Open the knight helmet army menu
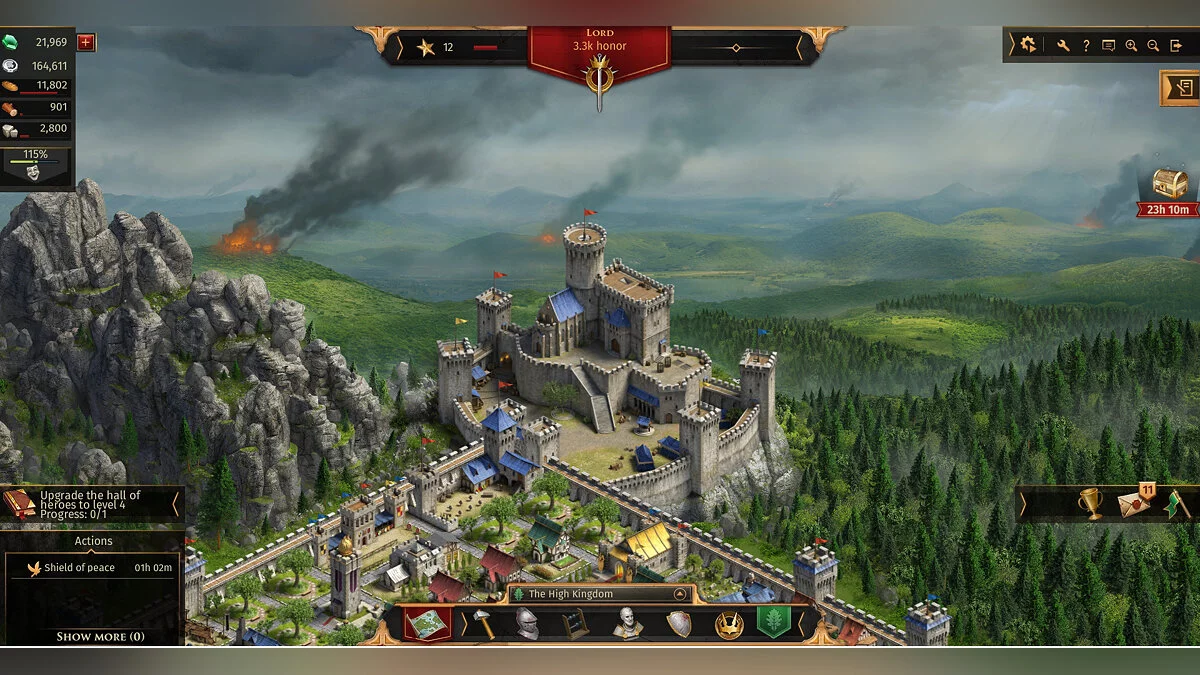Viewport: 1200px width, 675px height. [x=527, y=623]
